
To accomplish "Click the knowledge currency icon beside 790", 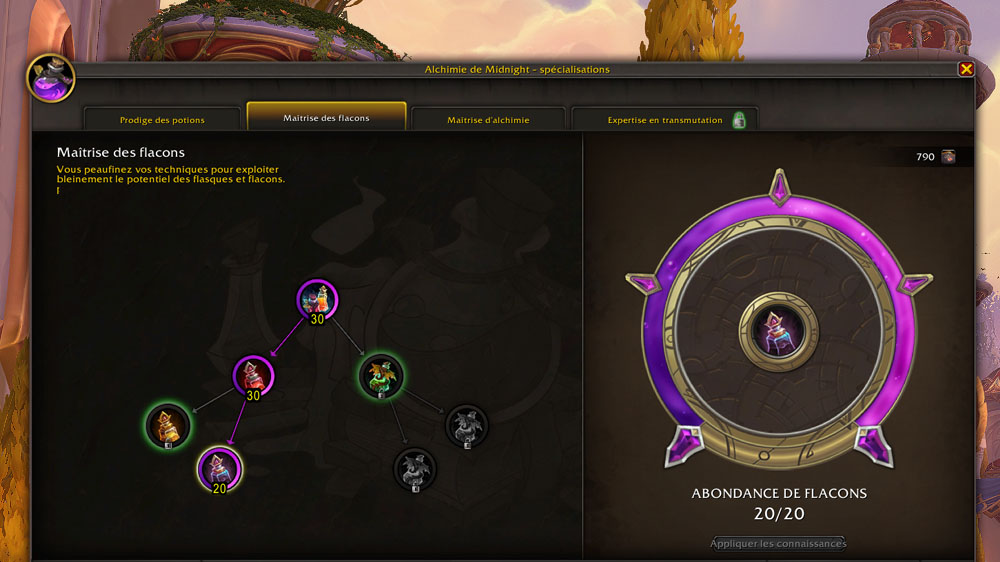I will [x=948, y=156].
